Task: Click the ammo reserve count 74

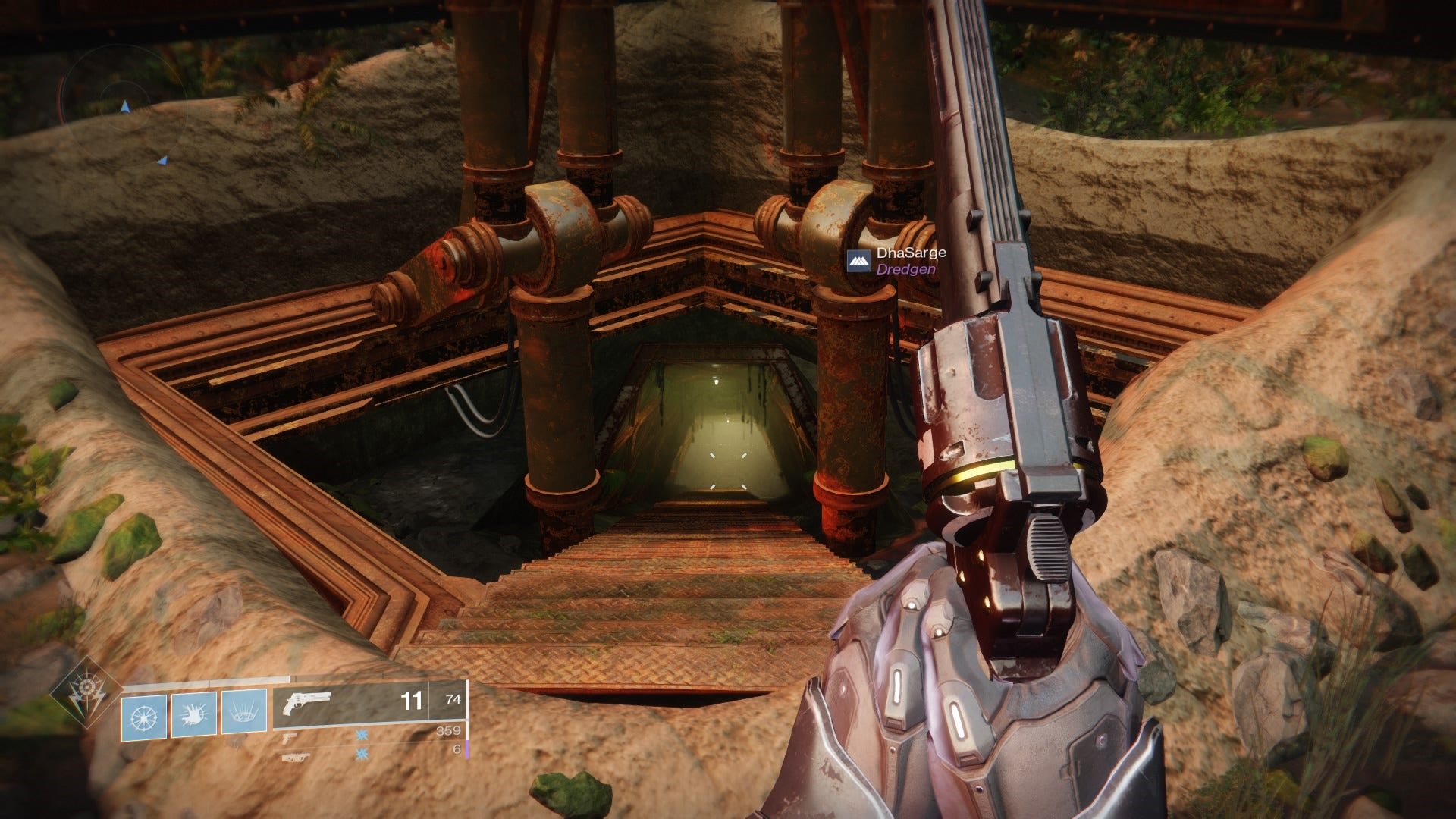Action: [452, 699]
